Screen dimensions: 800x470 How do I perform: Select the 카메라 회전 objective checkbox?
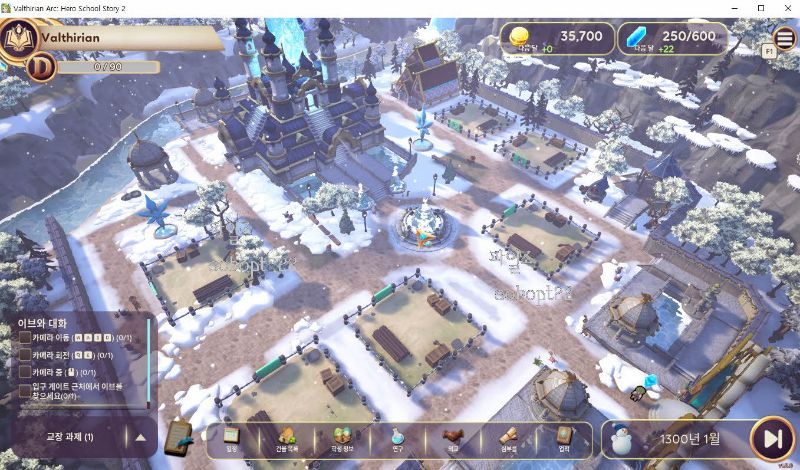[x=25, y=354]
